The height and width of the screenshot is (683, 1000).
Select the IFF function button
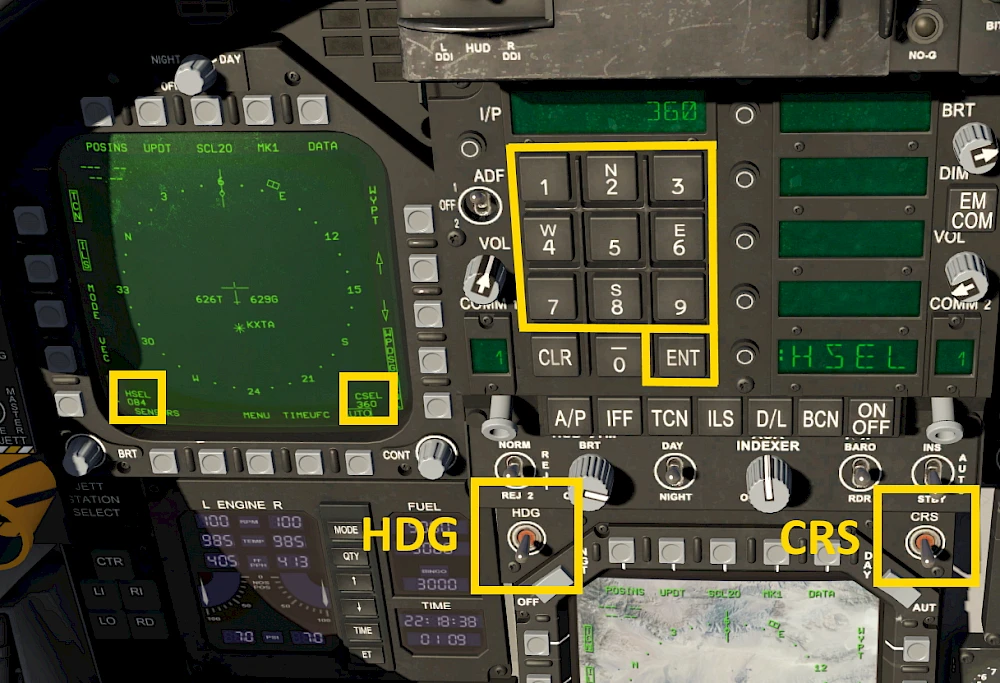[x=620, y=420]
